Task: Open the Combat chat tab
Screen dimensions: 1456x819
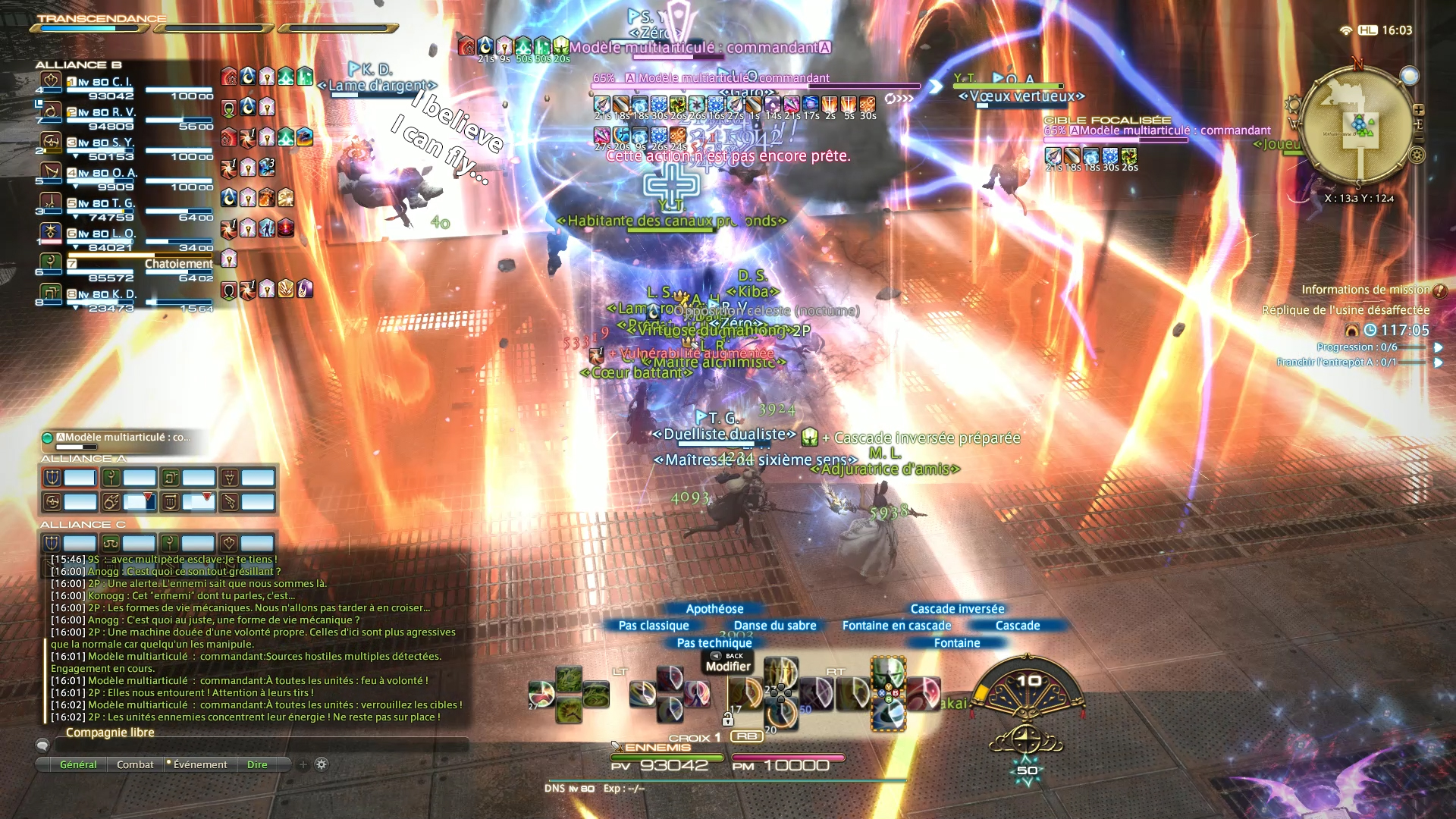Action: [135, 764]
